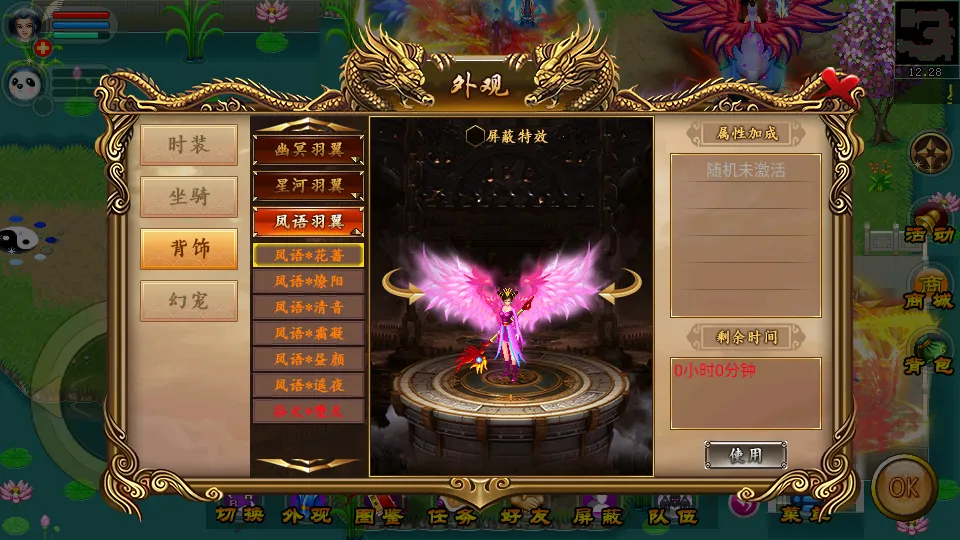Switch to the 幻宠 pet tab

point(189,301)
